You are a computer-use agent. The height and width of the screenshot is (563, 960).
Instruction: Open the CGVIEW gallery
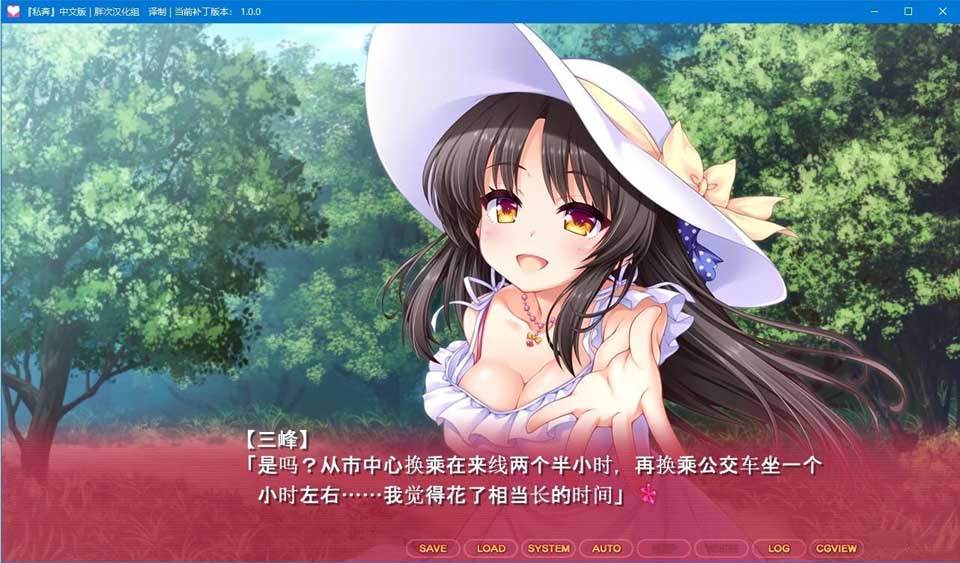[x=836, y=548]
